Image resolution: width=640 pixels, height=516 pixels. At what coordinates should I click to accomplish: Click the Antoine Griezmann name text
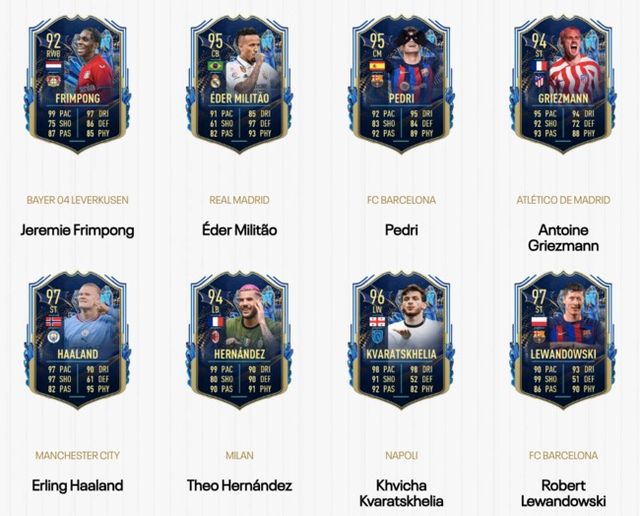point(560,237)
